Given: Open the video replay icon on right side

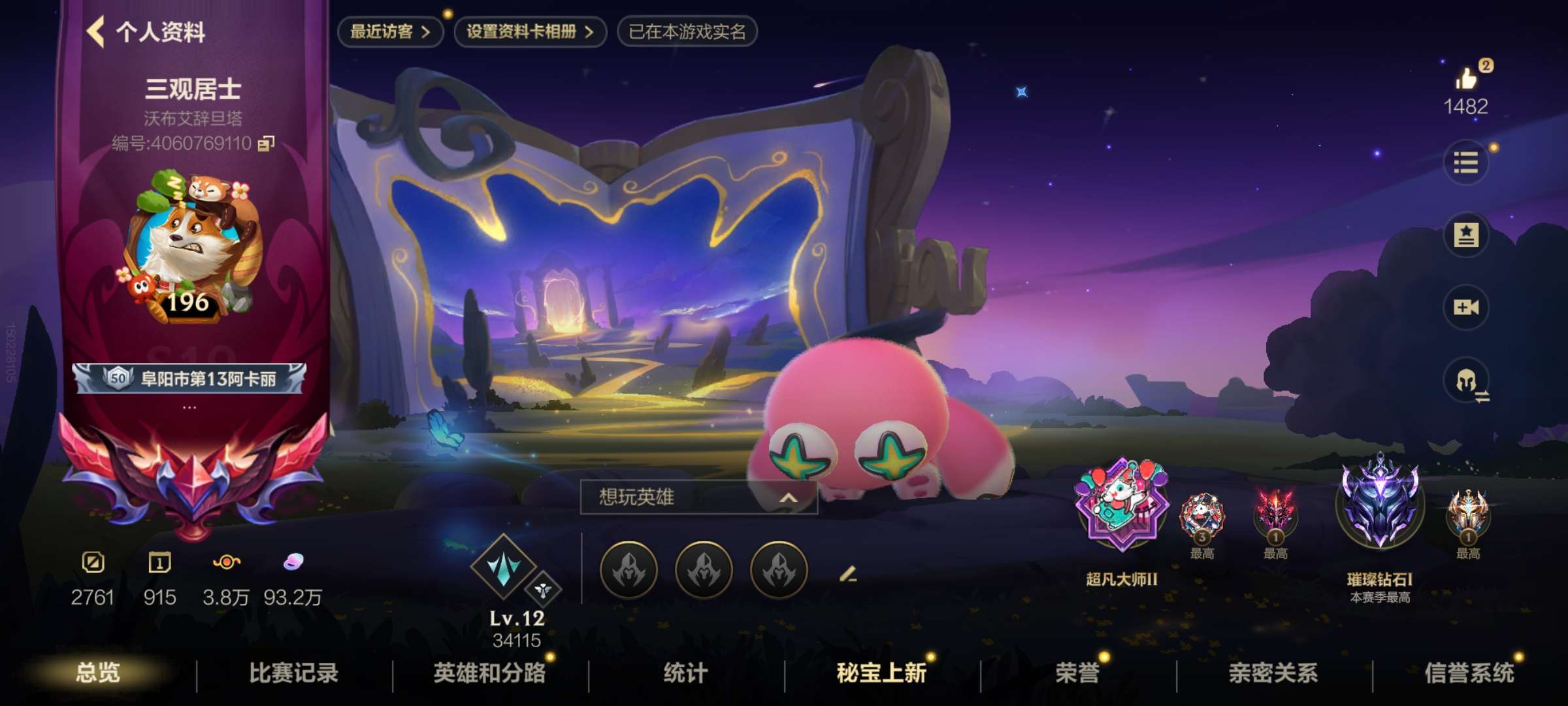Looking at the screenshot, I should pyautogui.click(x=1466, y=305).
